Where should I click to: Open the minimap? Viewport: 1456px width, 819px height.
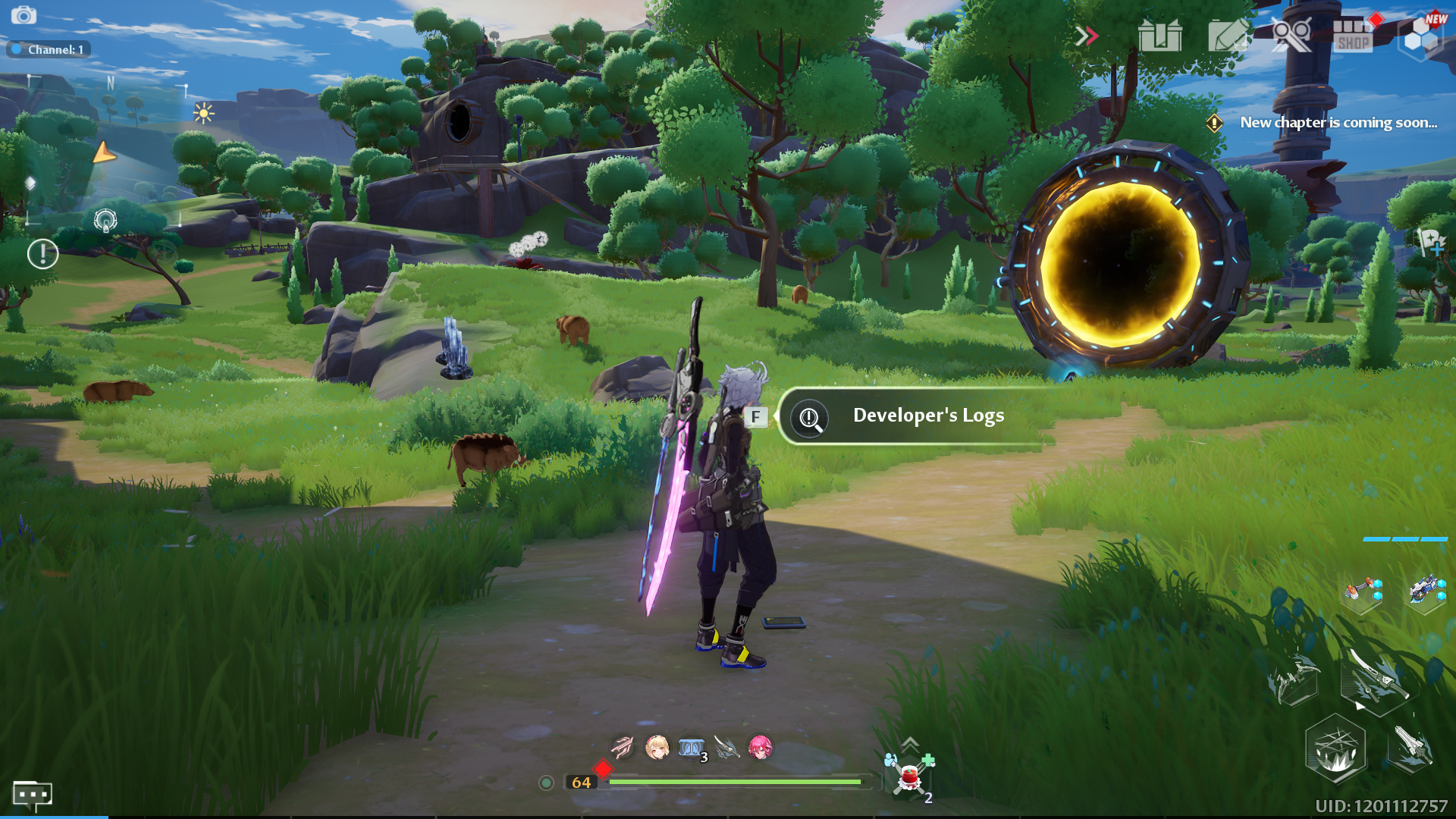[106, 152]
